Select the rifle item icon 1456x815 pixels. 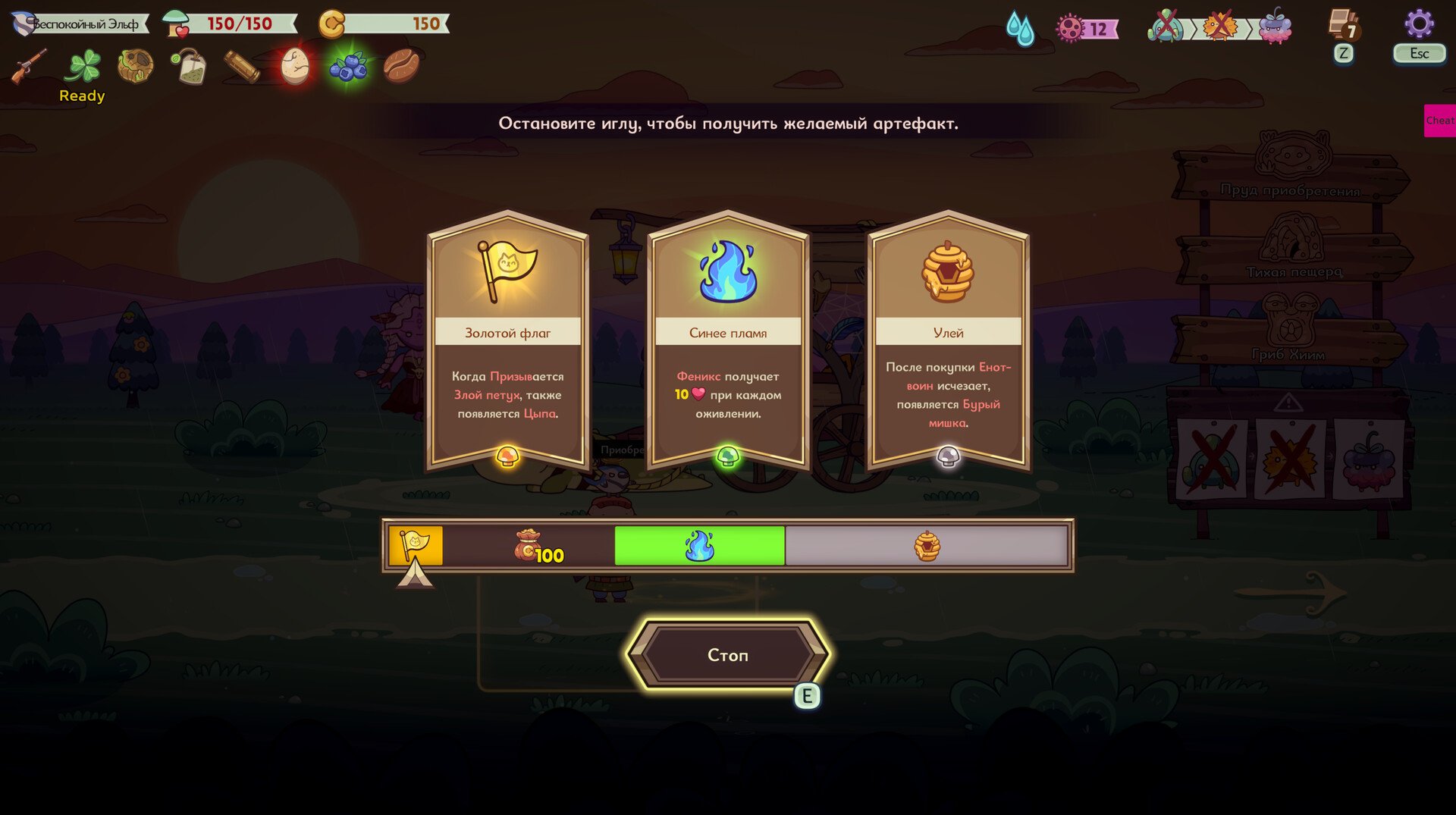(x=29, y=67)
